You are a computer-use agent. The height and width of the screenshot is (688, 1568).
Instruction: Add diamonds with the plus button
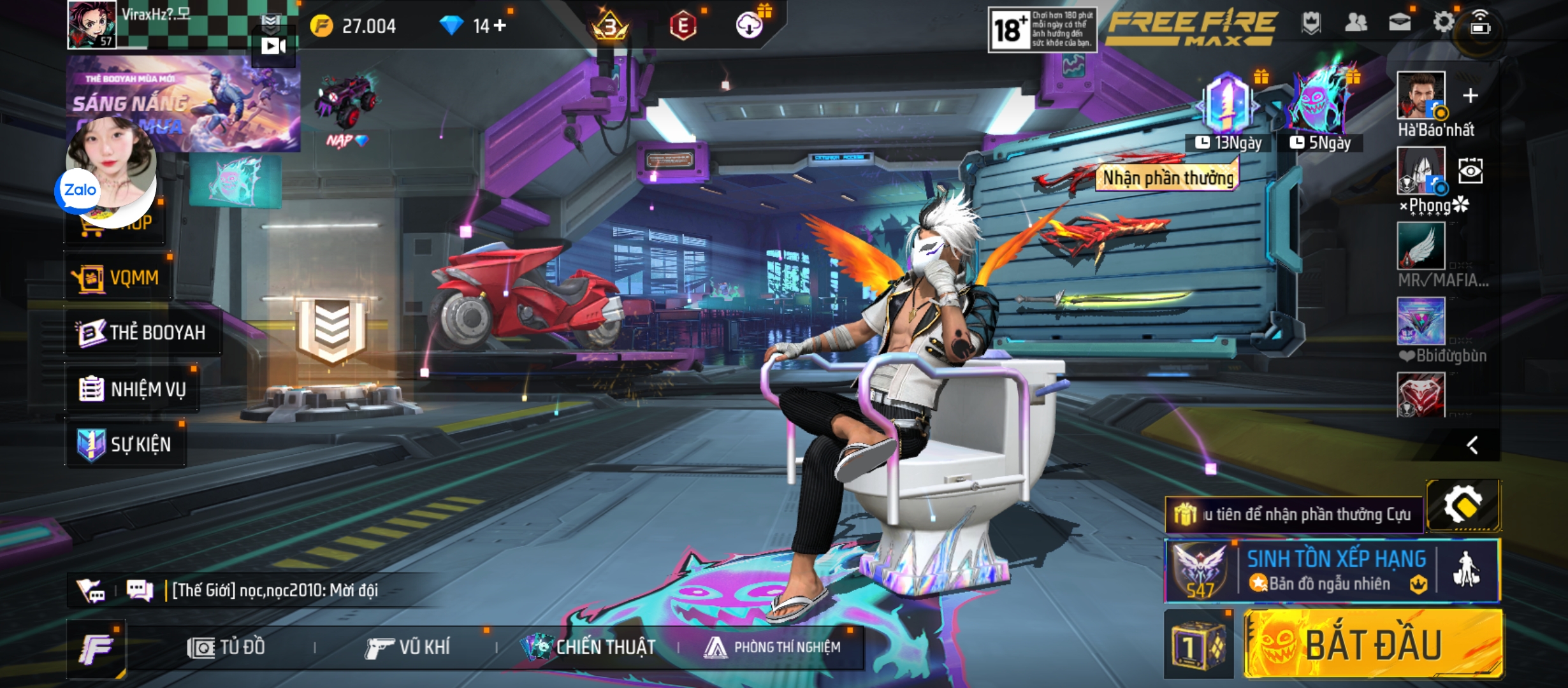pos(500,25)
